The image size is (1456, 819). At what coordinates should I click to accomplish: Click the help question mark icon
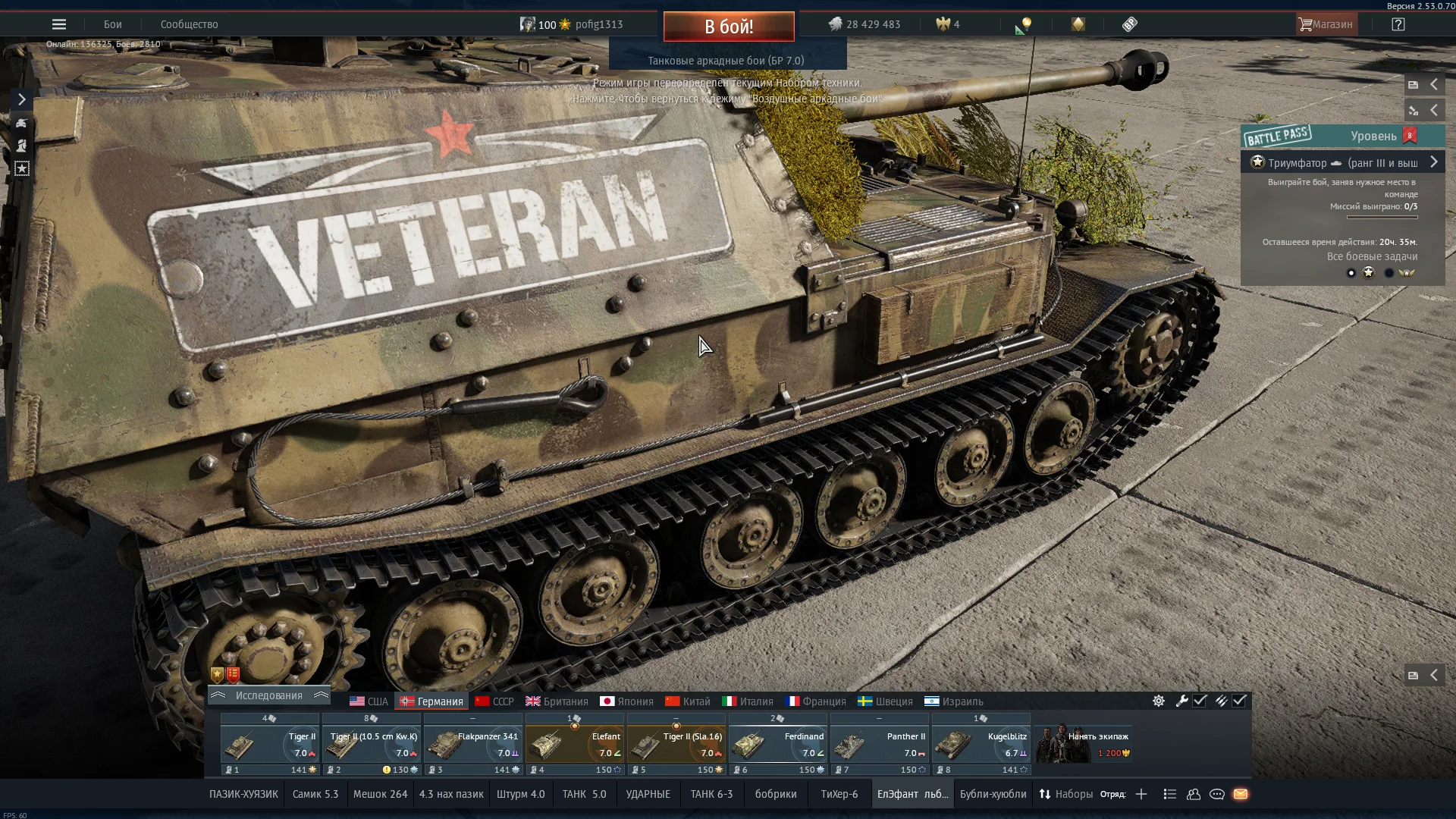(x=1398, y=24)
